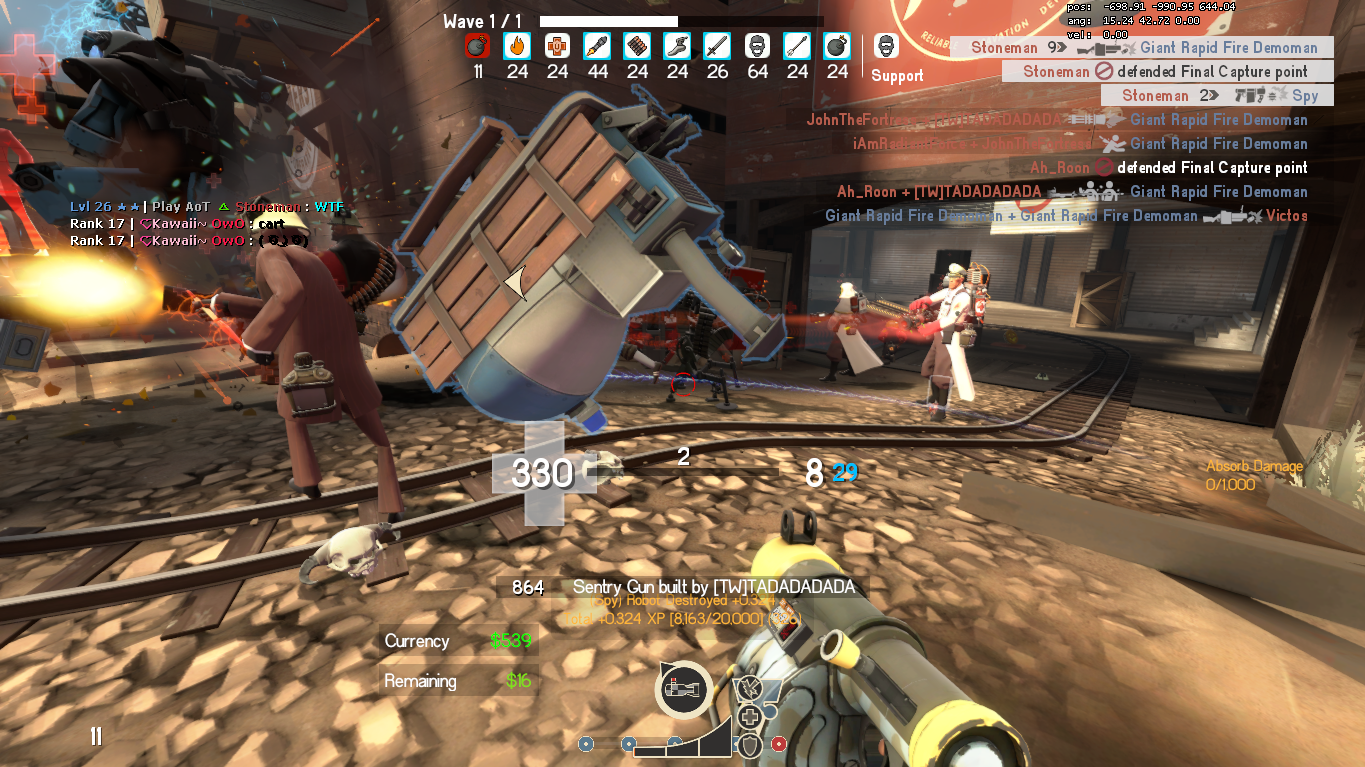Select the winged boot Scout robot icon

pyautogui.click(x=677, y=46)
